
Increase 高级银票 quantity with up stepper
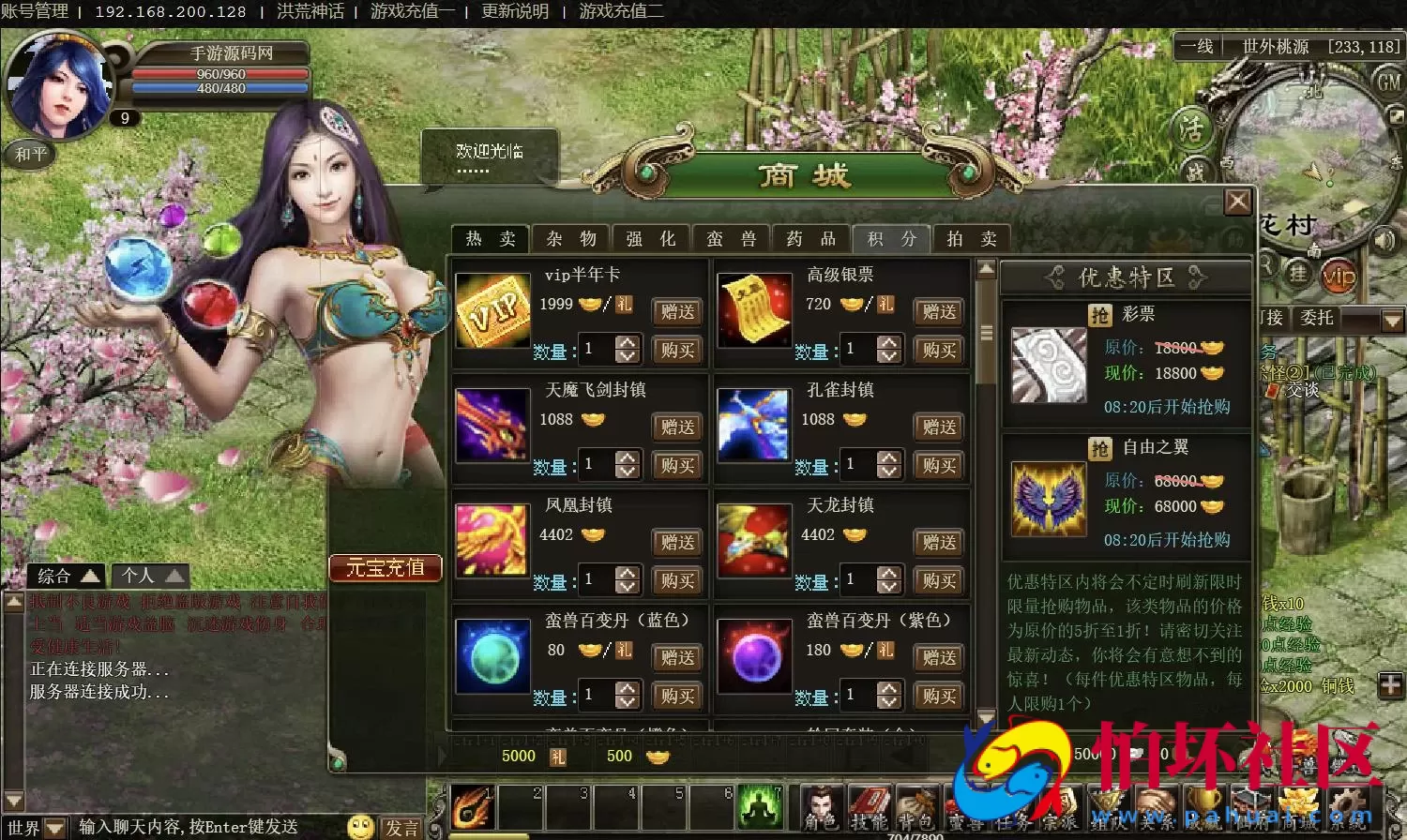887,343
